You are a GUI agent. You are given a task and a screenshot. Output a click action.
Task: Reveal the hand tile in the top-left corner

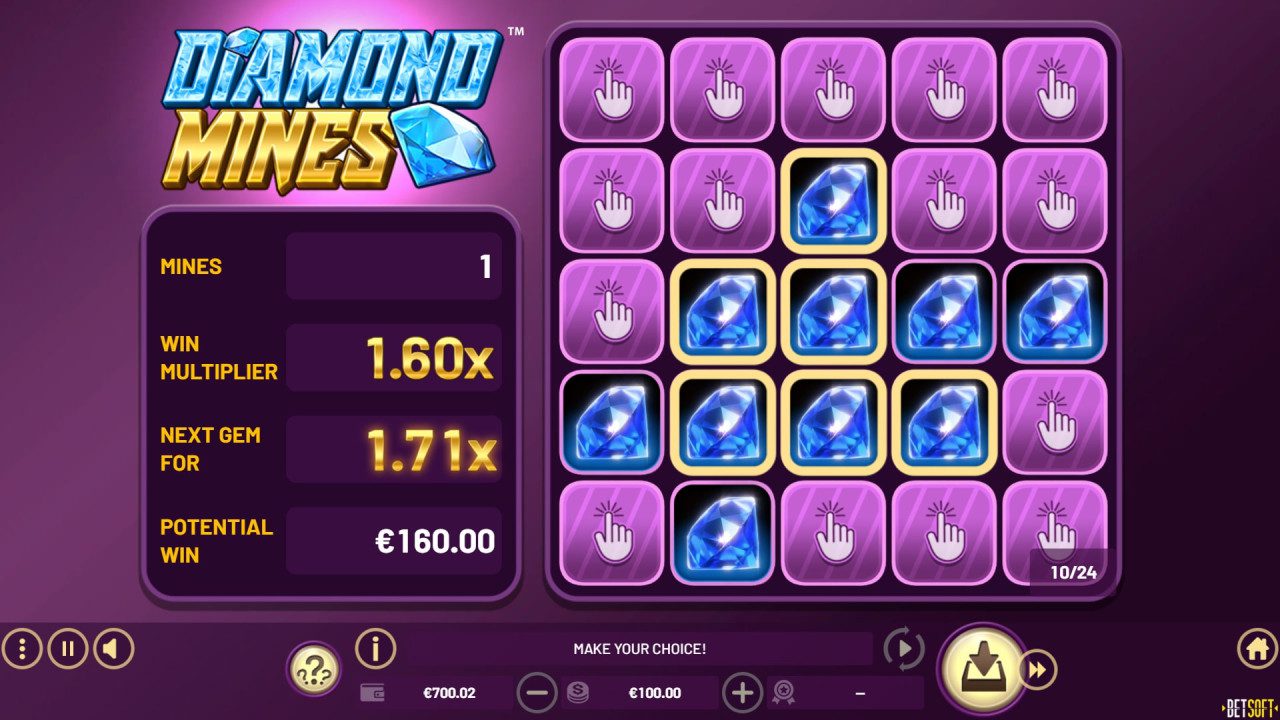tap(611, 88)
